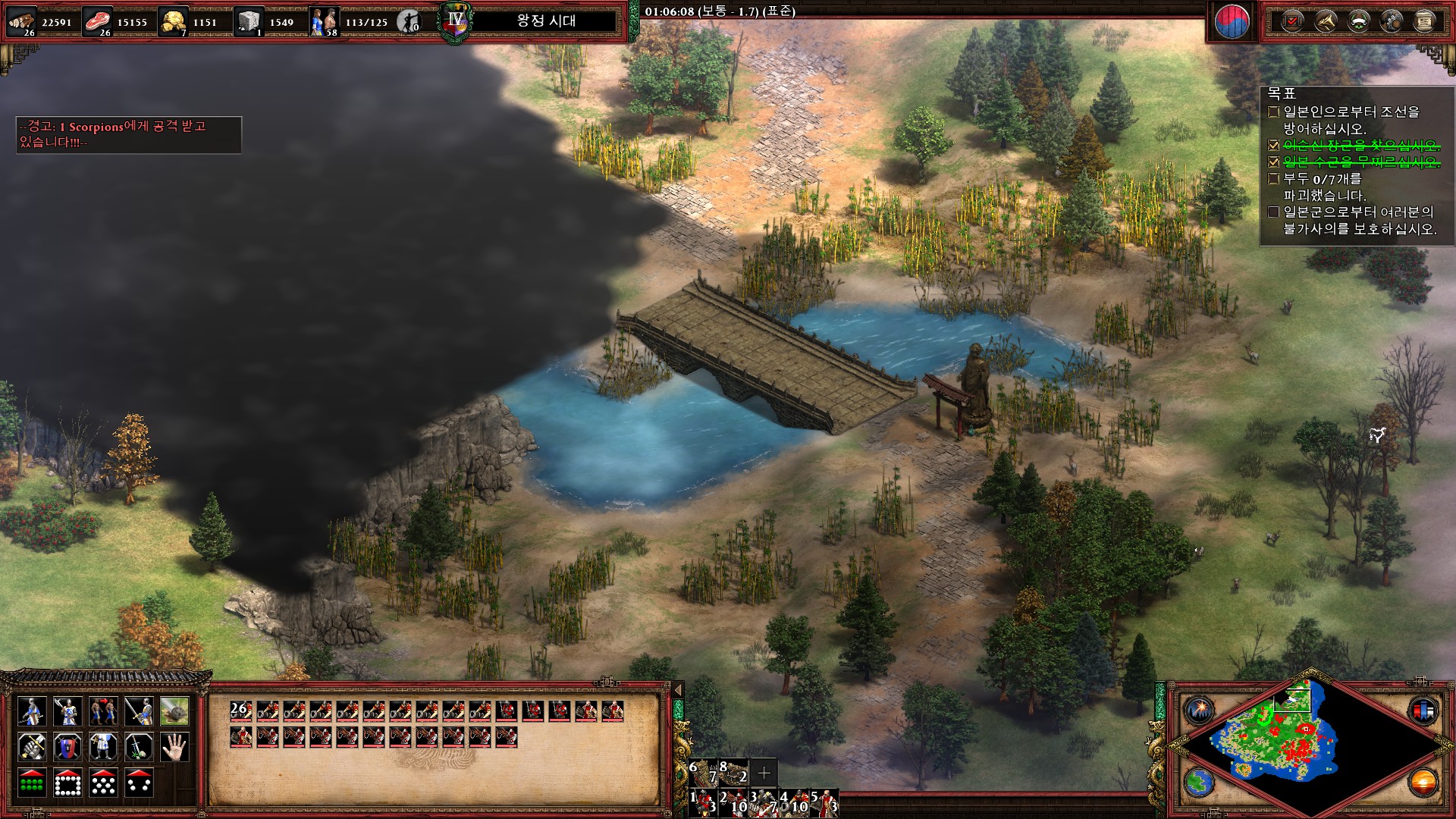1456x819 pixels.
Task: Add a new control group with plus
Action: click(x=764, y=773)
